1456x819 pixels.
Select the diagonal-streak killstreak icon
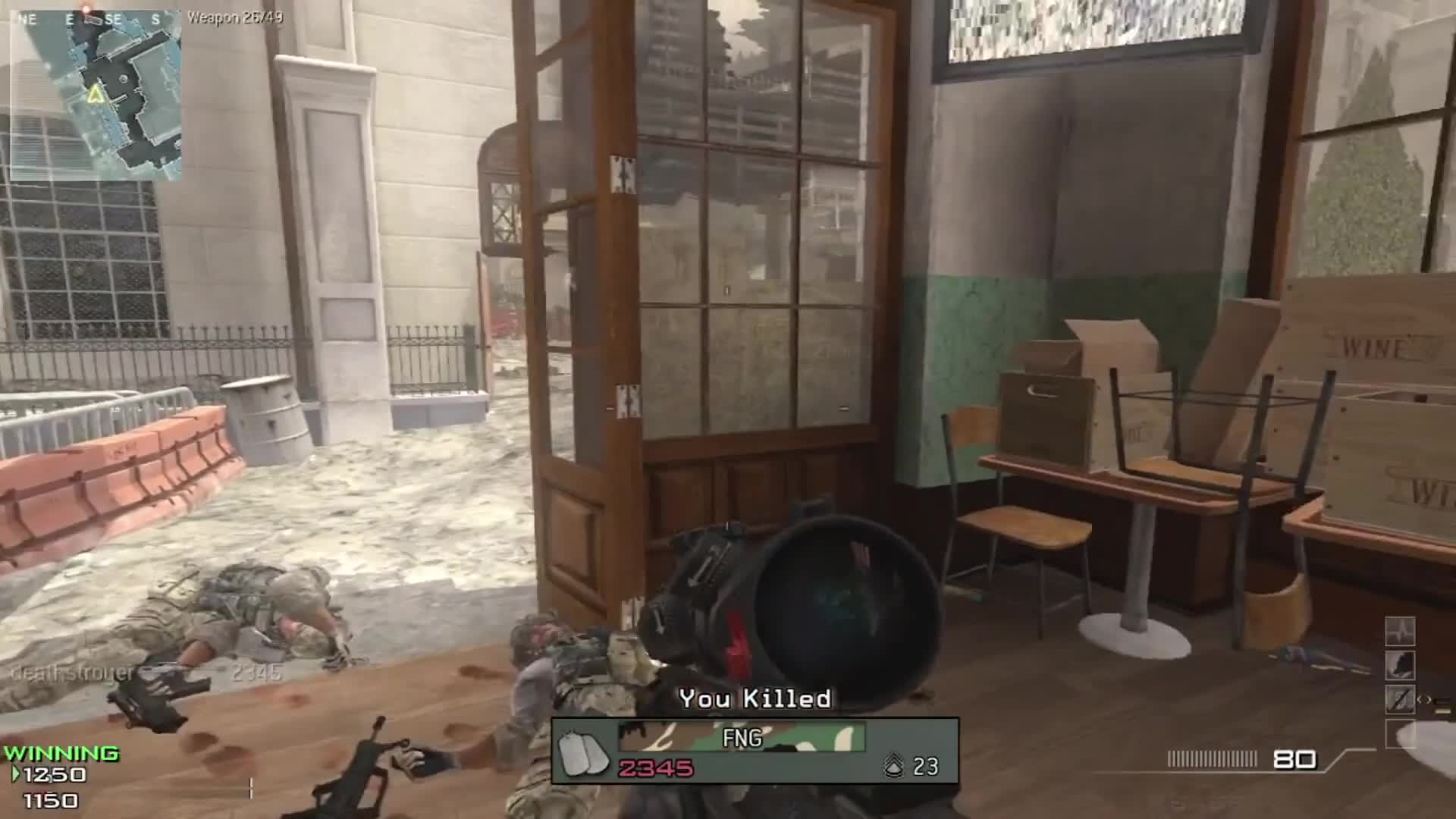[1399, 699]
